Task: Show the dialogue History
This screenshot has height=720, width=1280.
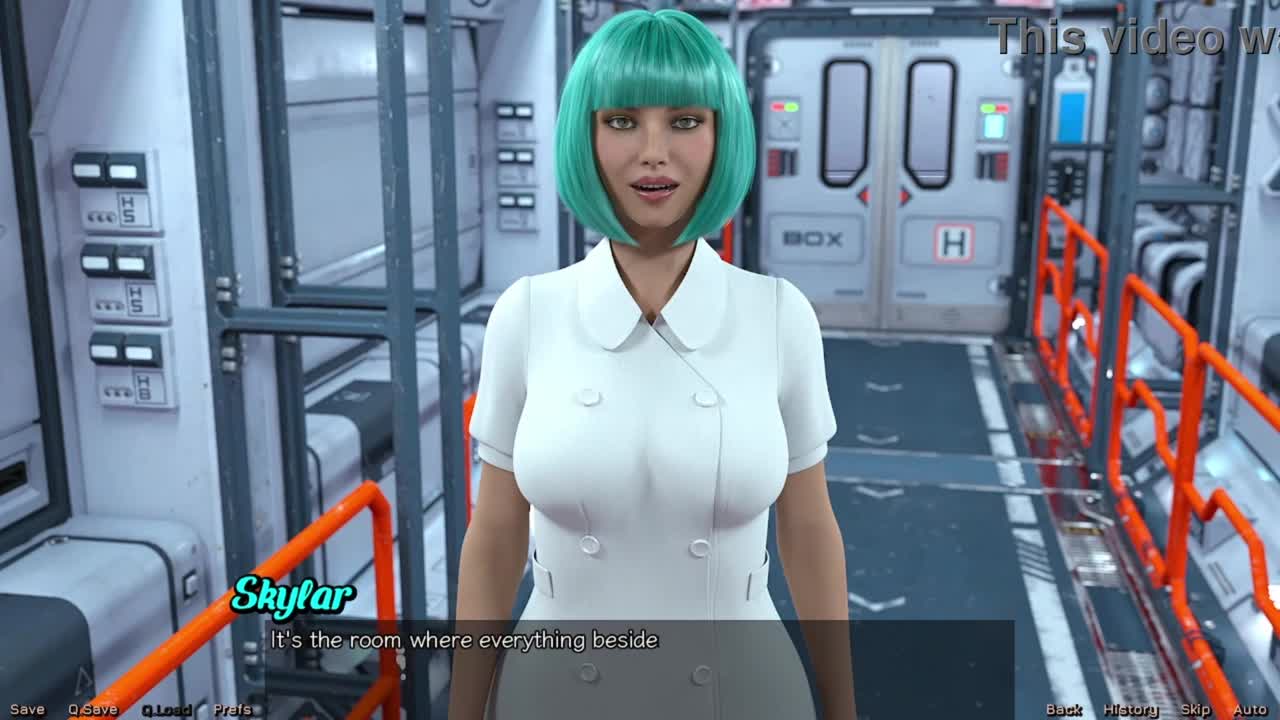Action: pyautogui.click(x=1130, y=709)
